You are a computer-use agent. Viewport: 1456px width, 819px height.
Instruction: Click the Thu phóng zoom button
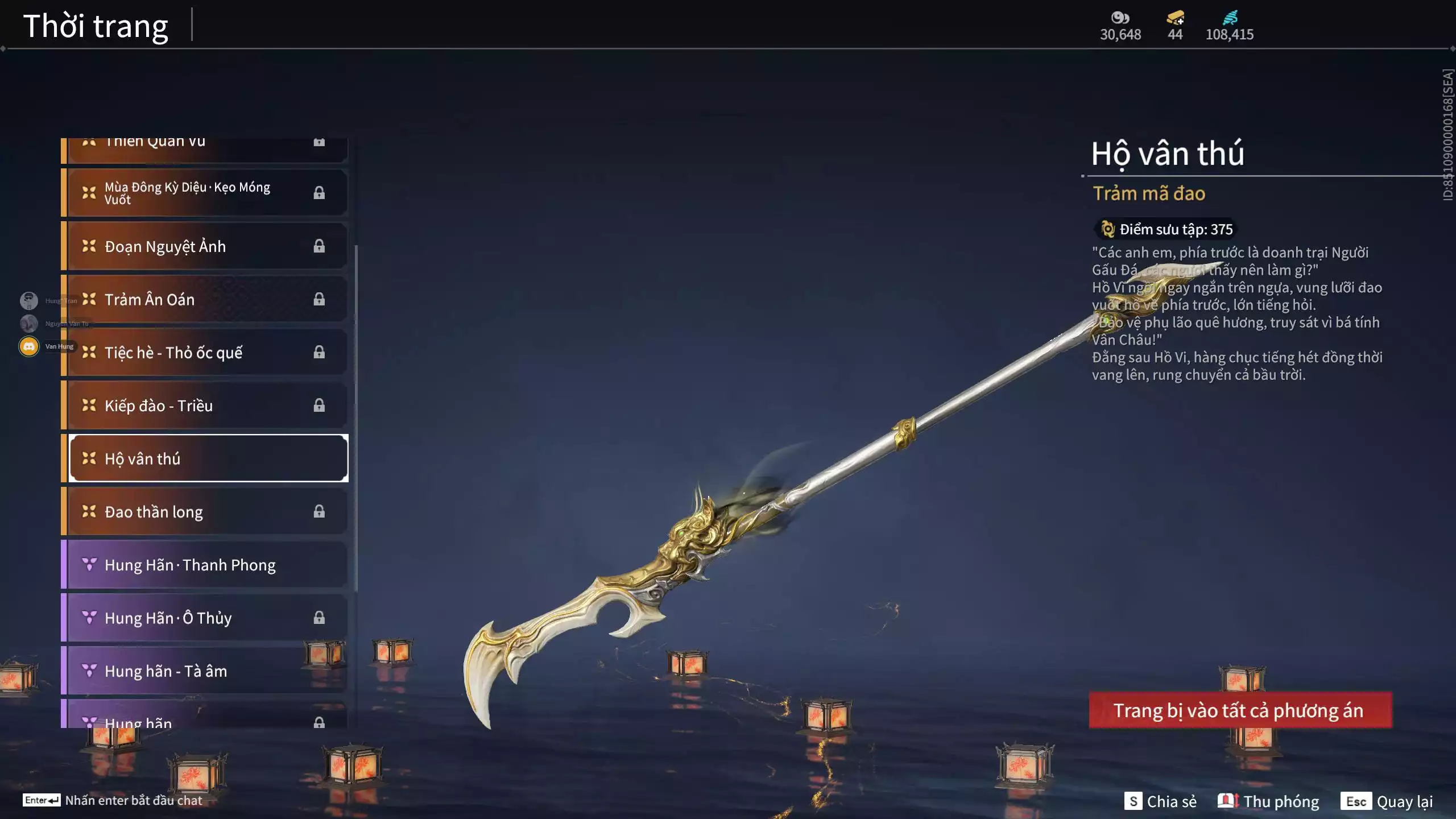coord(1268,801)
